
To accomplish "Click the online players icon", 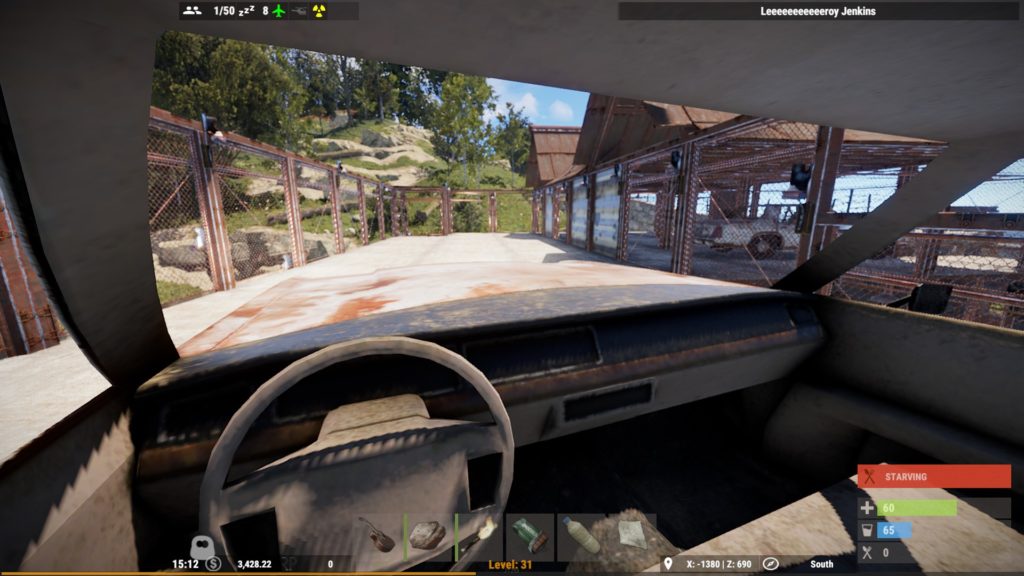I will tap(193, 11).
